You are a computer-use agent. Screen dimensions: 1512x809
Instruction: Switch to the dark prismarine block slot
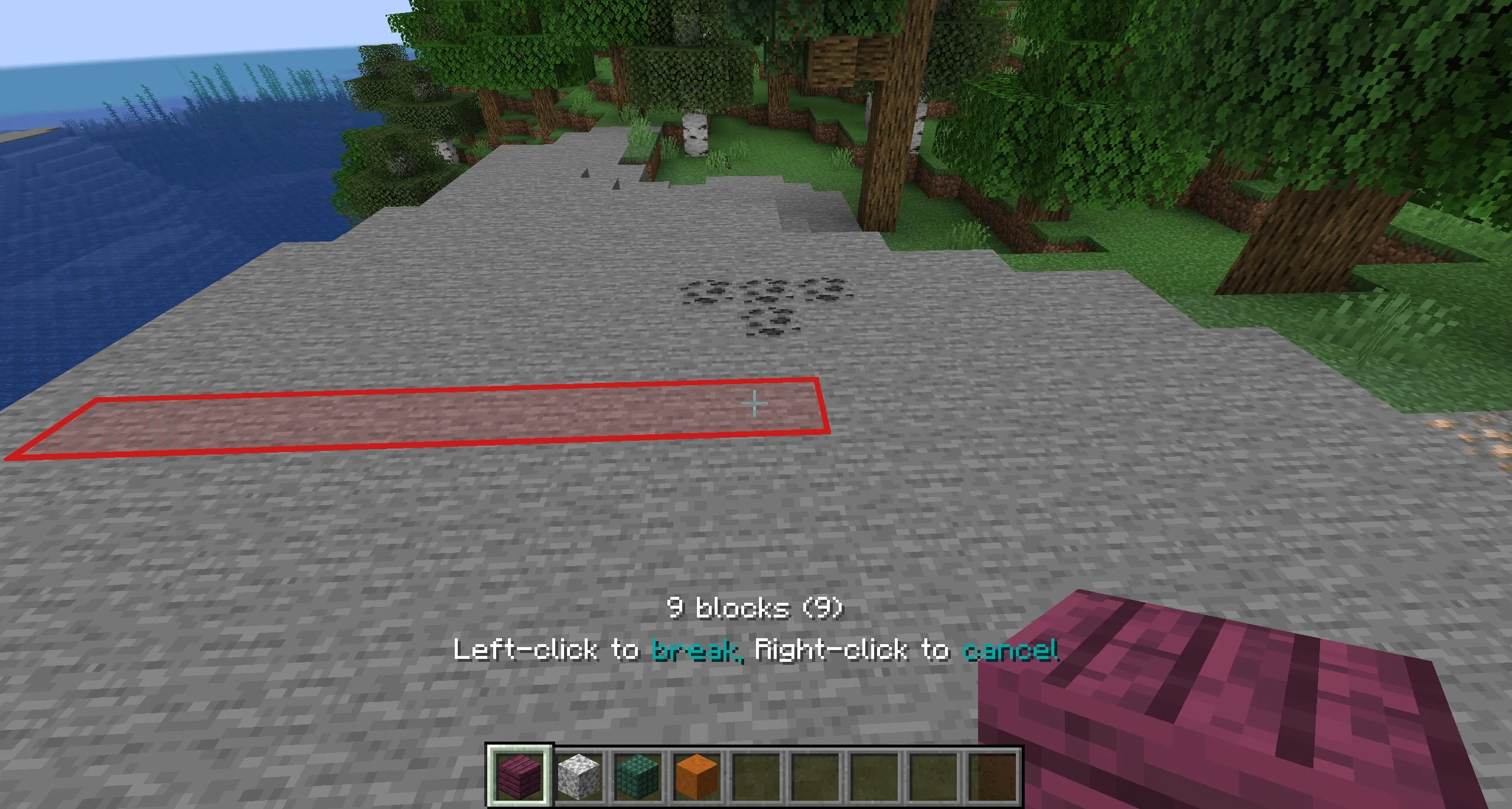coord(637,775)
